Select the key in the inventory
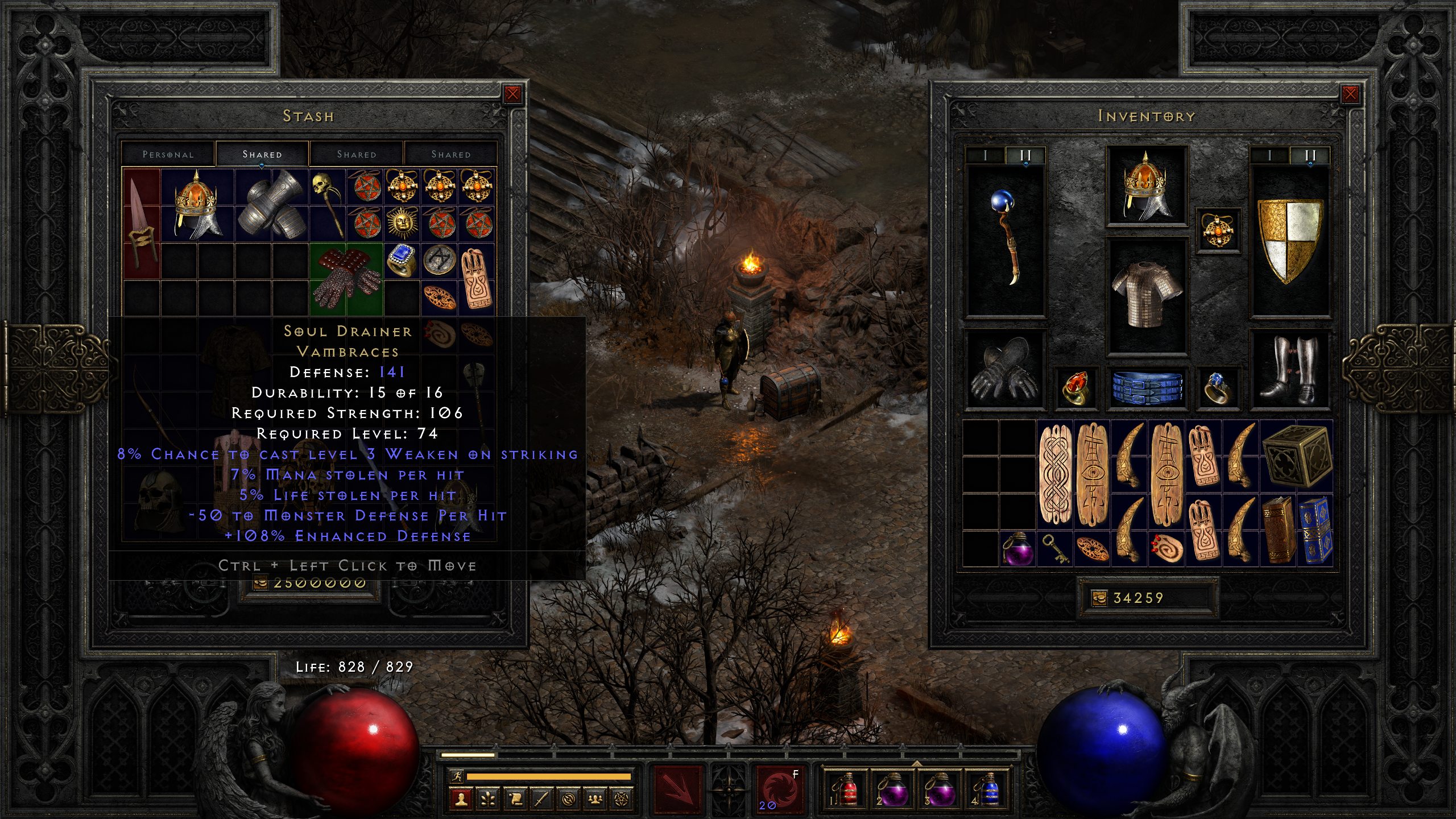Viewport: 1456px width, 819px height. [1054, 548]
